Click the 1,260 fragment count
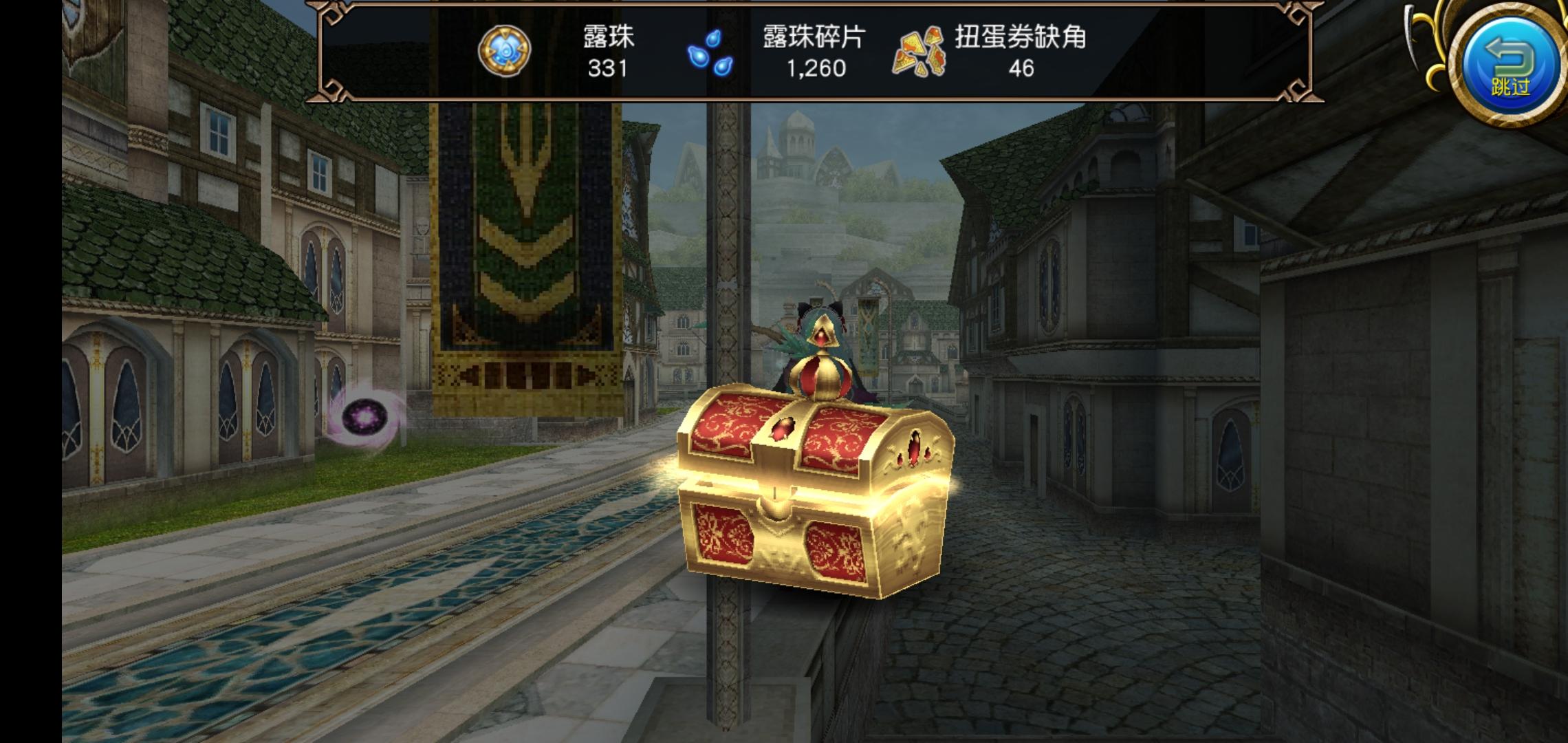1568x743 pixels. 816,70
